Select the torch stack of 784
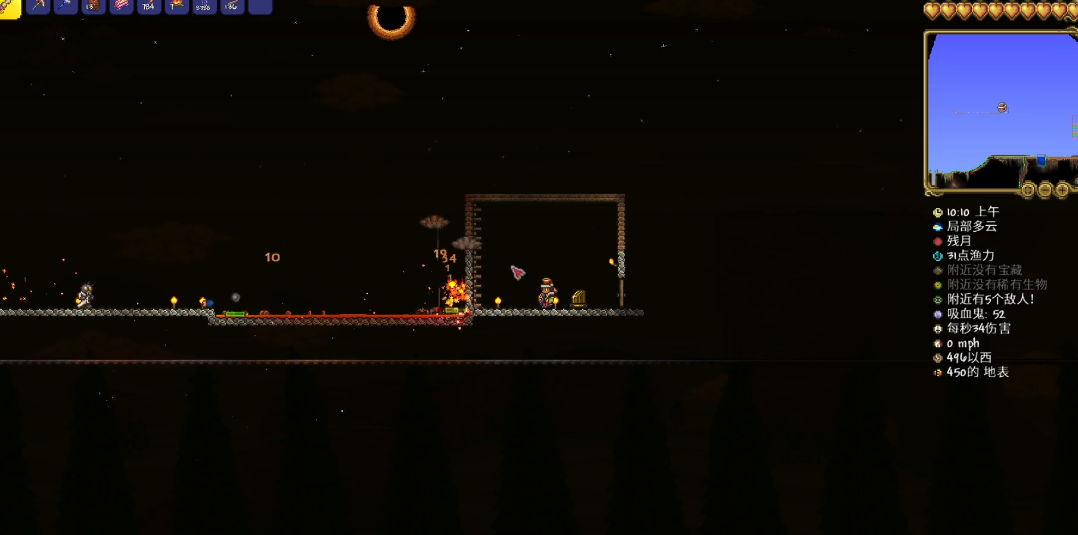Screen dimensions: 1078x535 [149, 6]
